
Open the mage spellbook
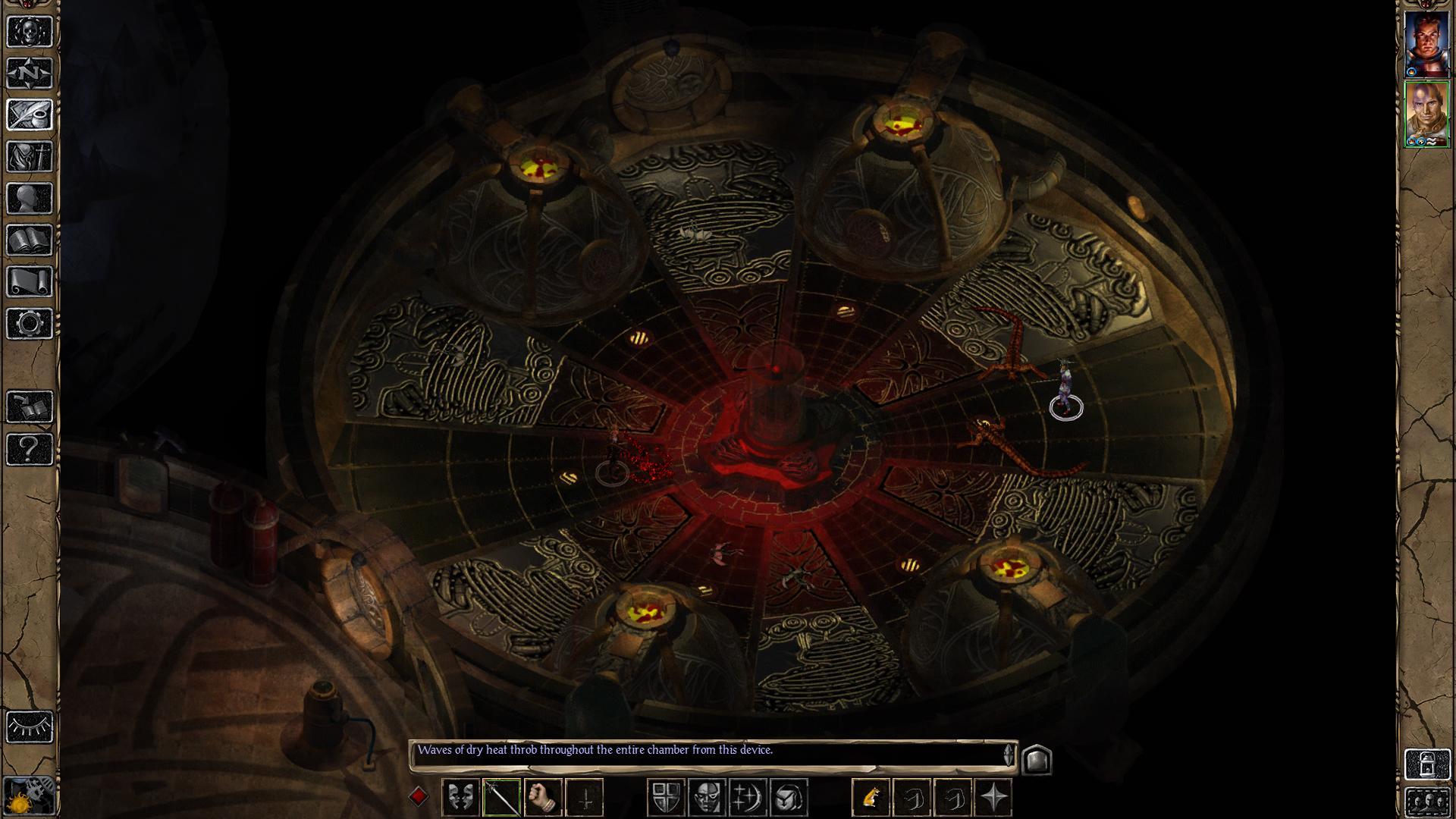[x=30, y=240]
